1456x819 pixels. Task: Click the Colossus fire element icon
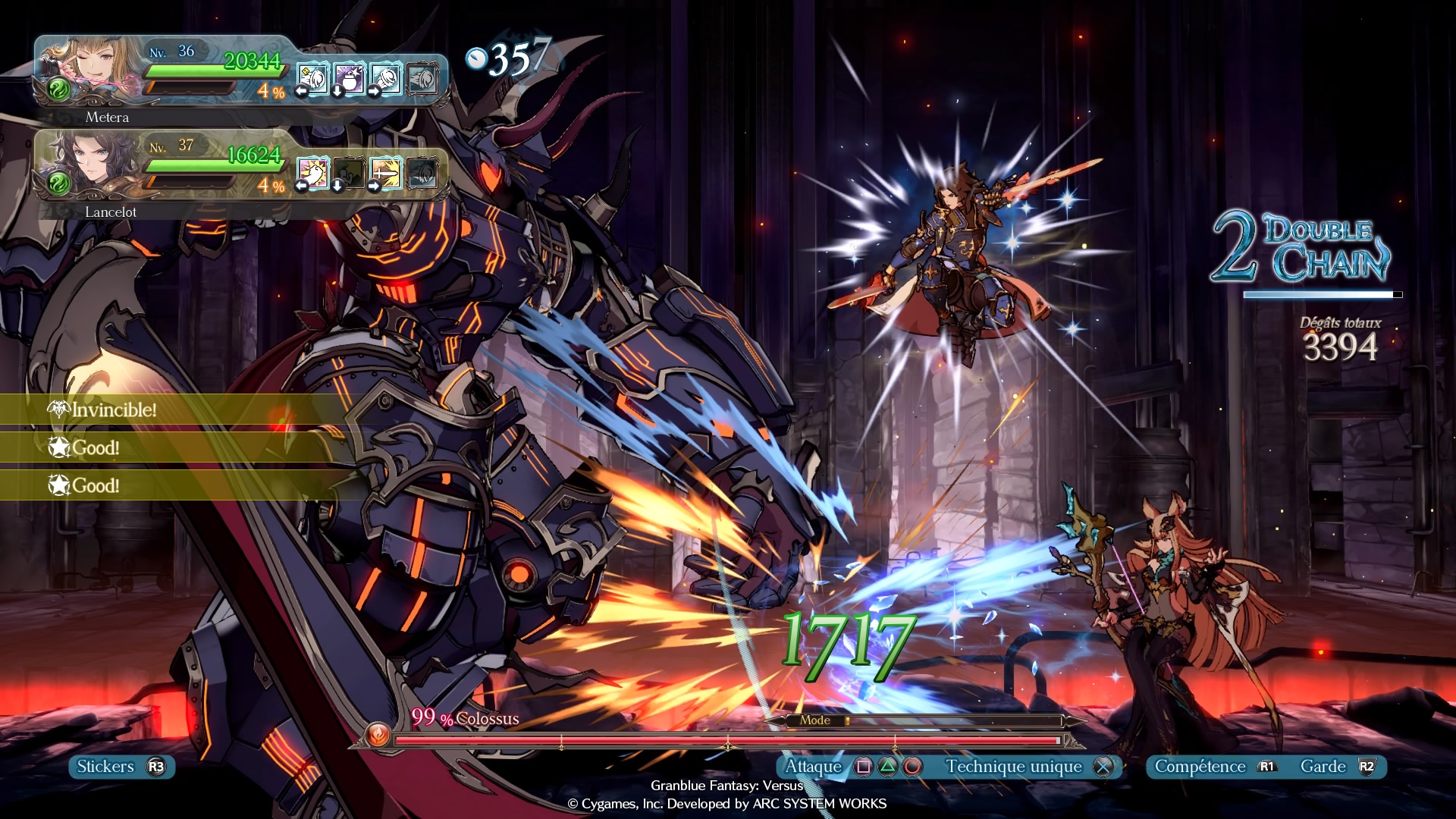378,735
